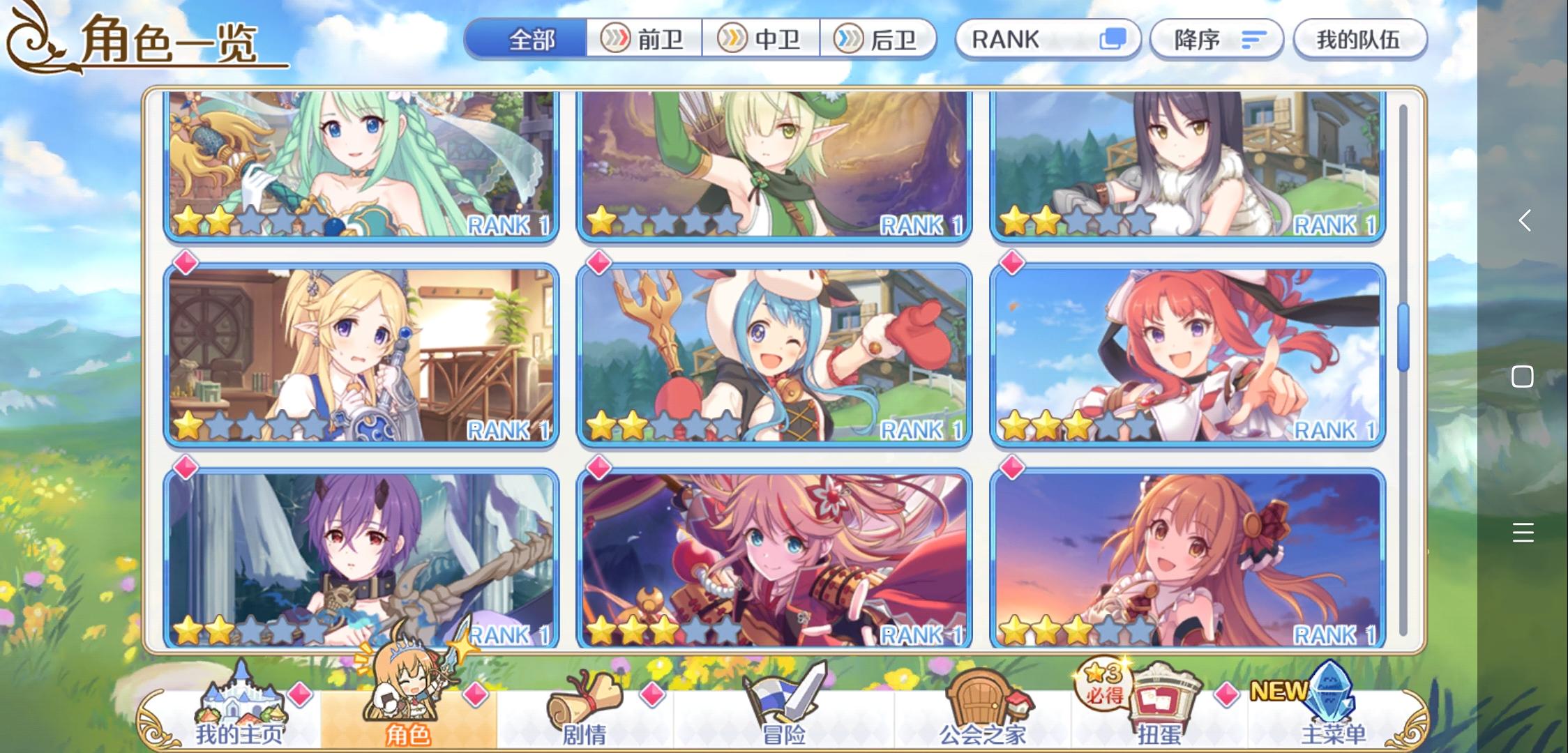Select the 全部 all characters tab
Screen dimensions: 1568x753
tap(530, 40)
